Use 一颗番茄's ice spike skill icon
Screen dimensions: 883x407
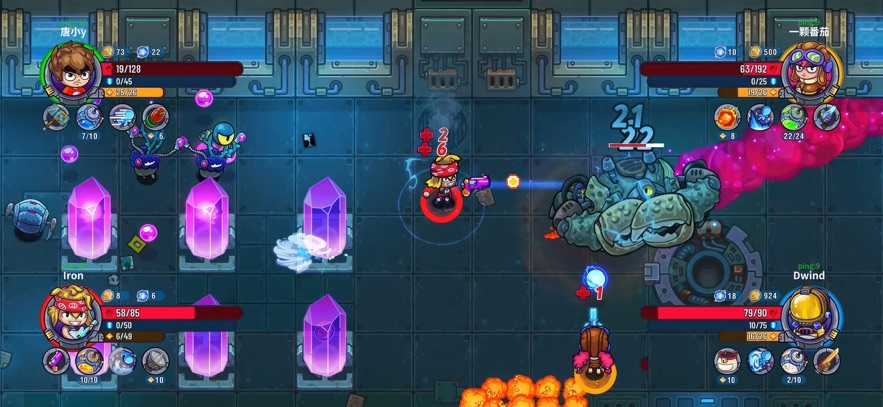click(760, 118)
